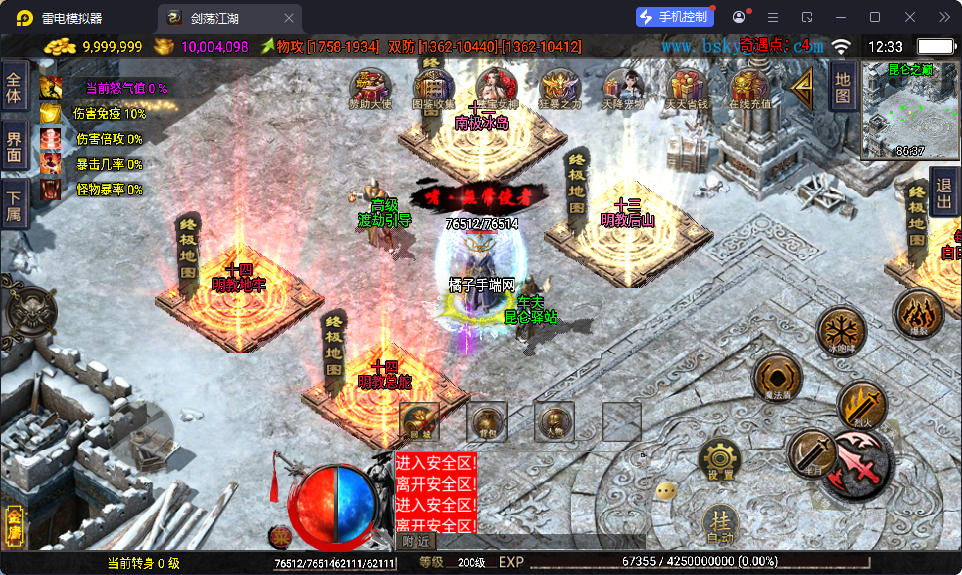Viewport: 962px width, 575px height.
Task: Open the 手机控制 phone control button
Action: pyautogui.click(x=675, y=17)
